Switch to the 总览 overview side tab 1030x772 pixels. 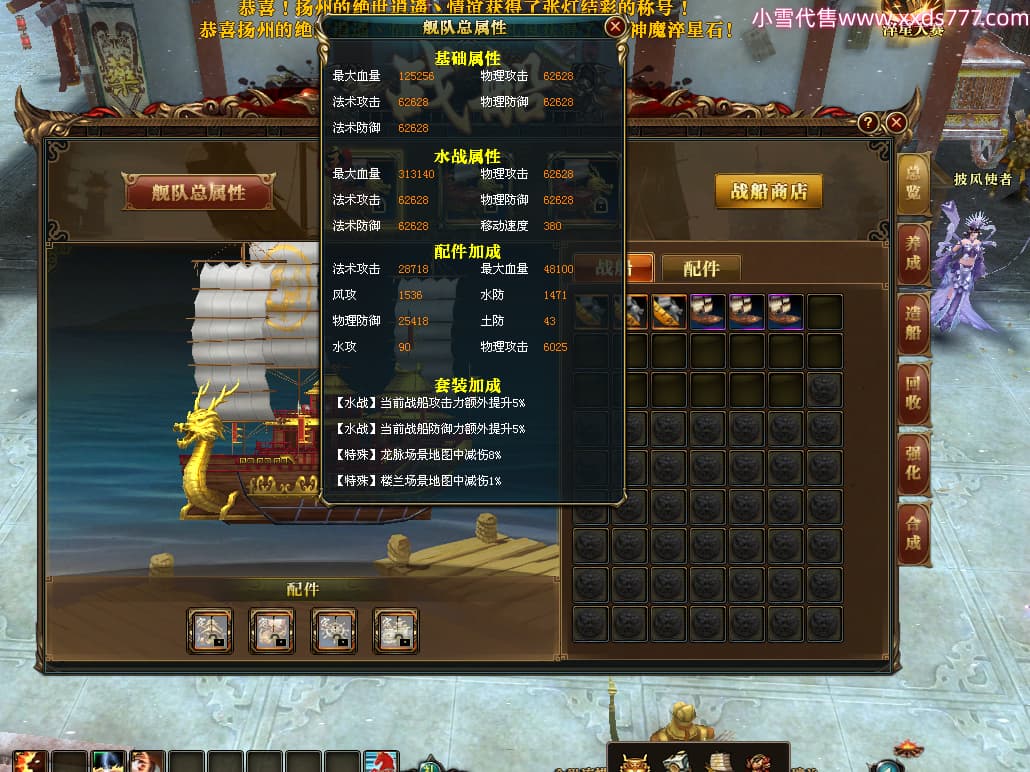click(913, 182)
